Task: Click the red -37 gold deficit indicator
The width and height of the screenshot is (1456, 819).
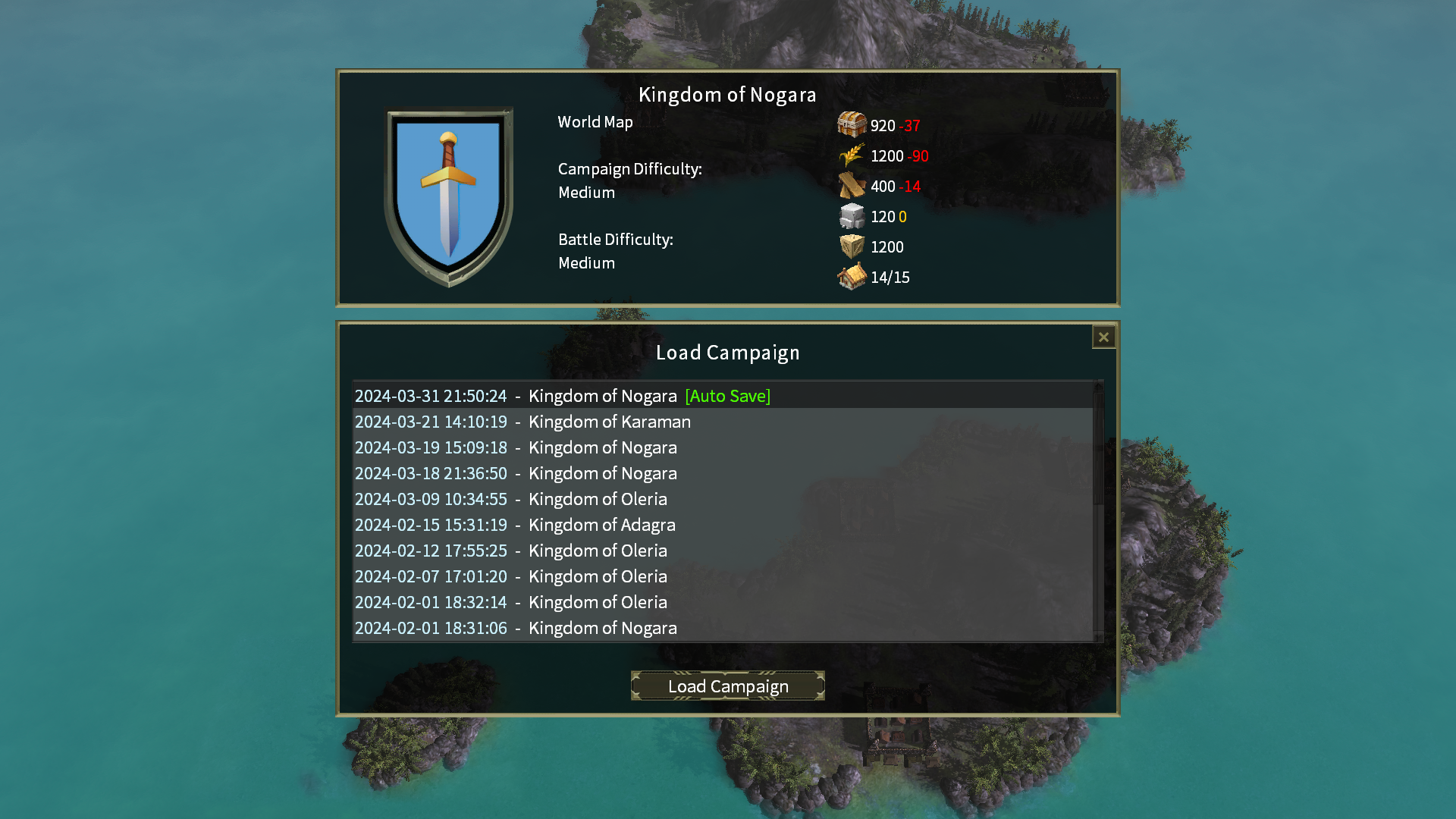Action: click(x=910, y=126)
